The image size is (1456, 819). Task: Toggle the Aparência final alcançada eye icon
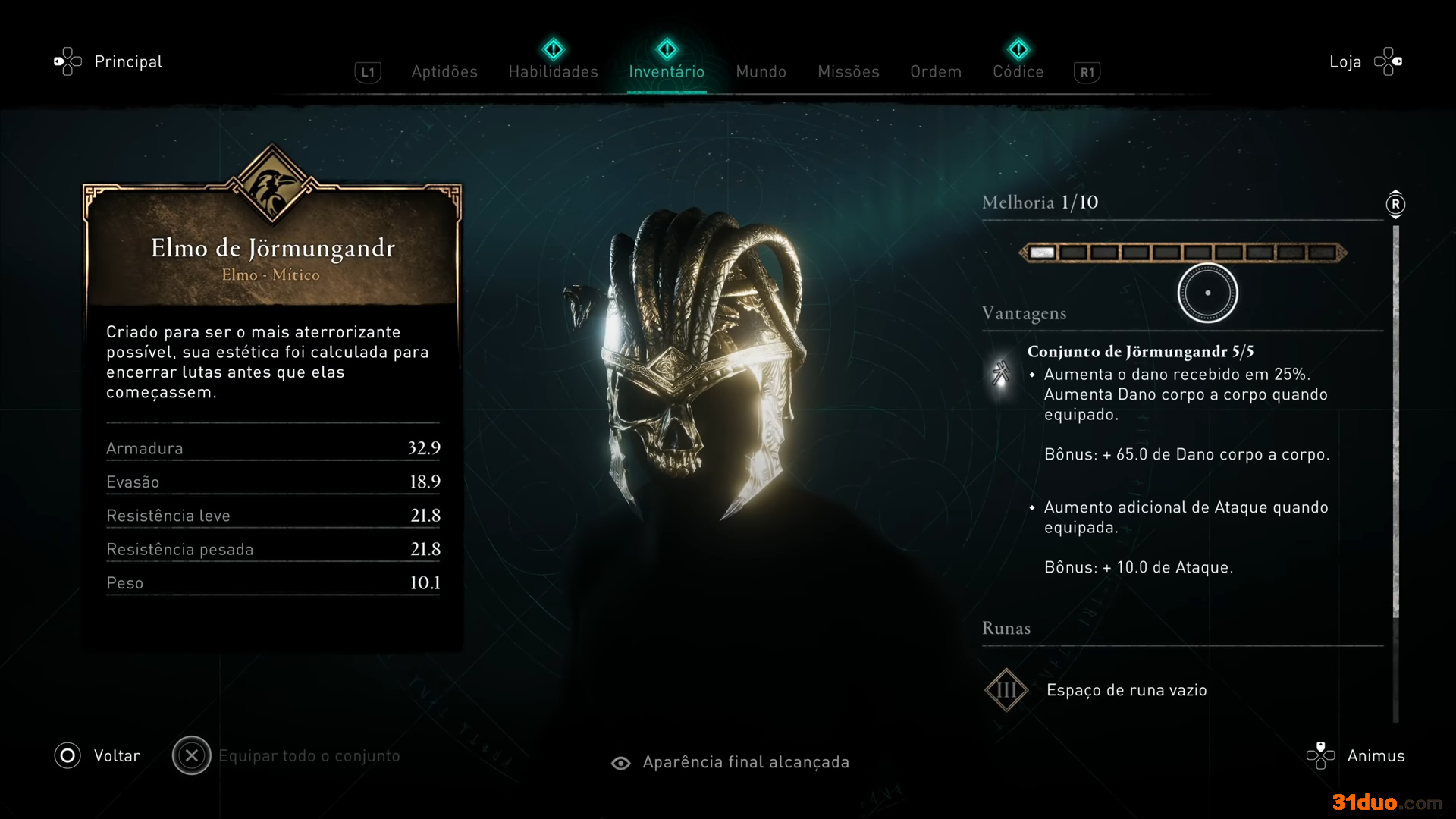point(621,763)
